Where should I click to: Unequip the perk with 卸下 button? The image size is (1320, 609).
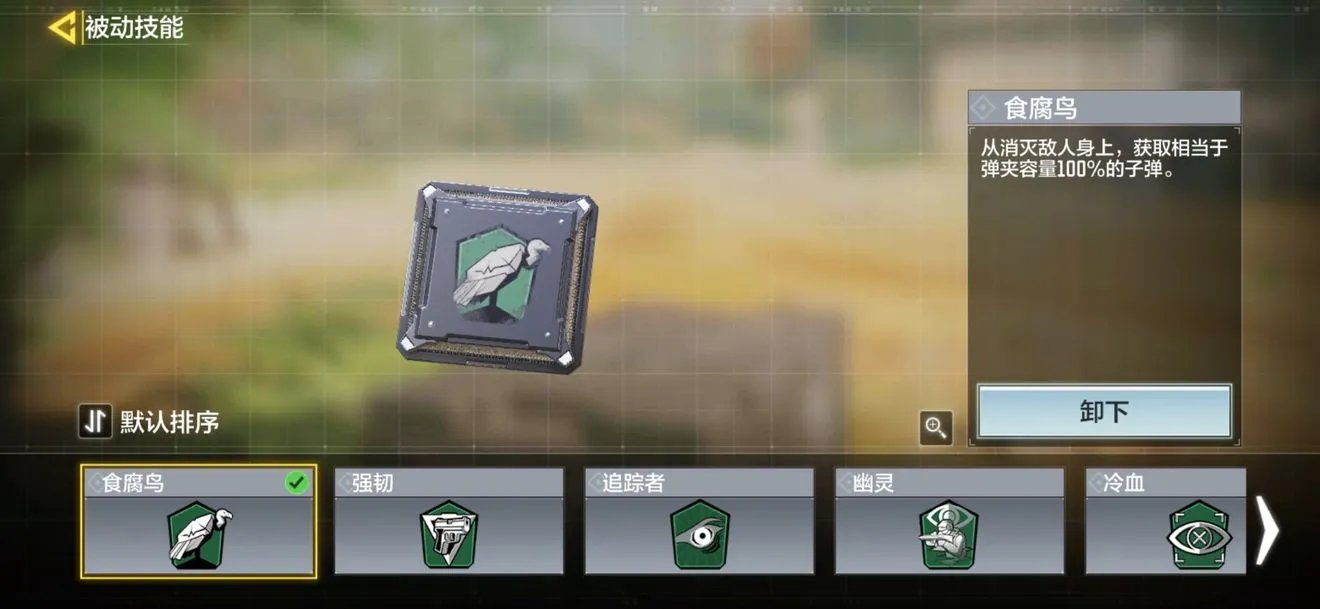(1104, 411)
